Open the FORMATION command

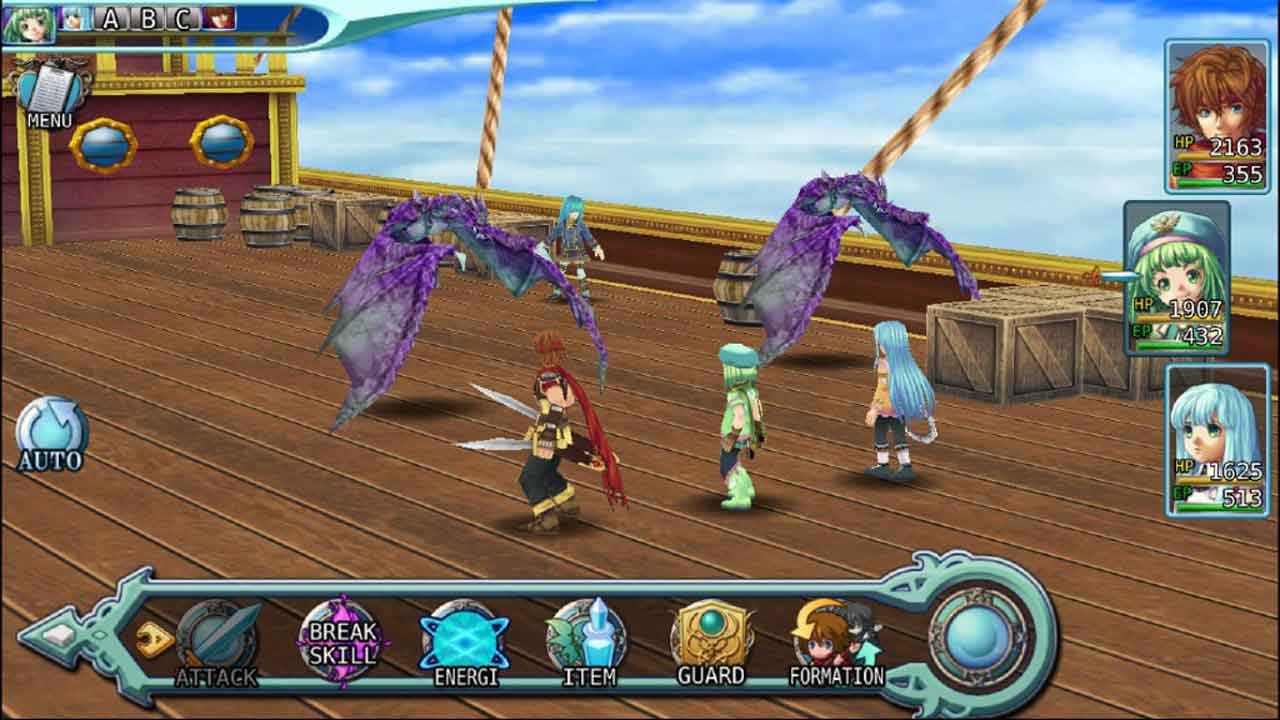[836, 641]
